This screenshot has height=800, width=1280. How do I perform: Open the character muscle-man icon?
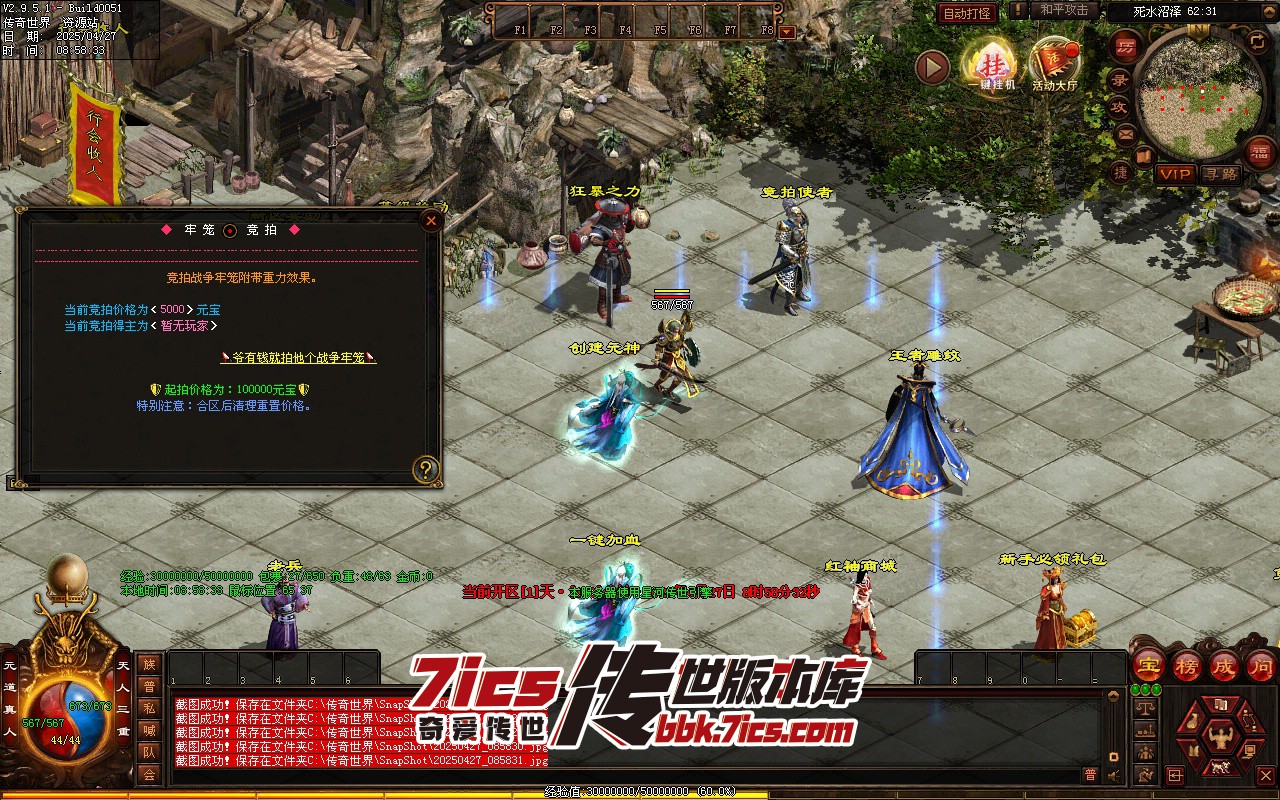point(1219,738)
